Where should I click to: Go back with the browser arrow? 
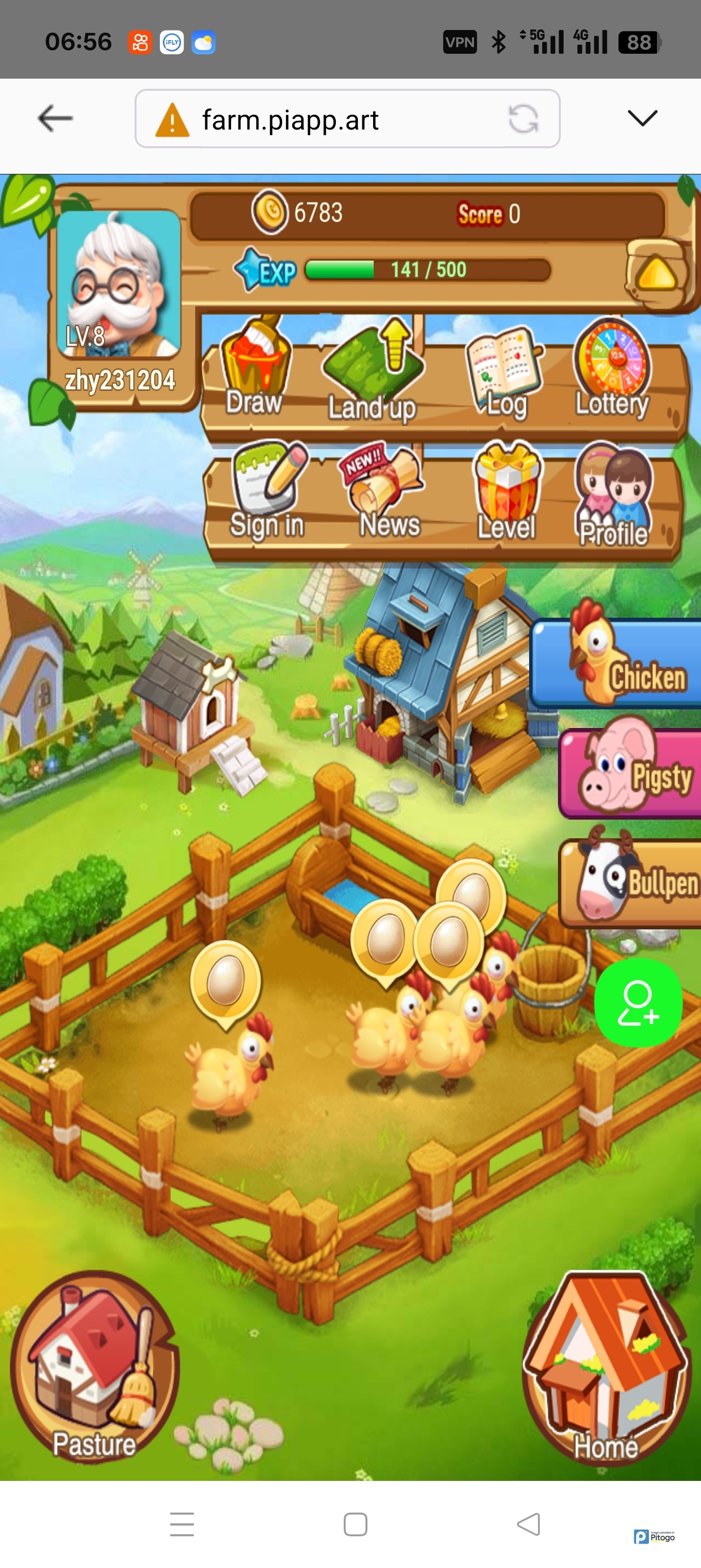[55, 118]
